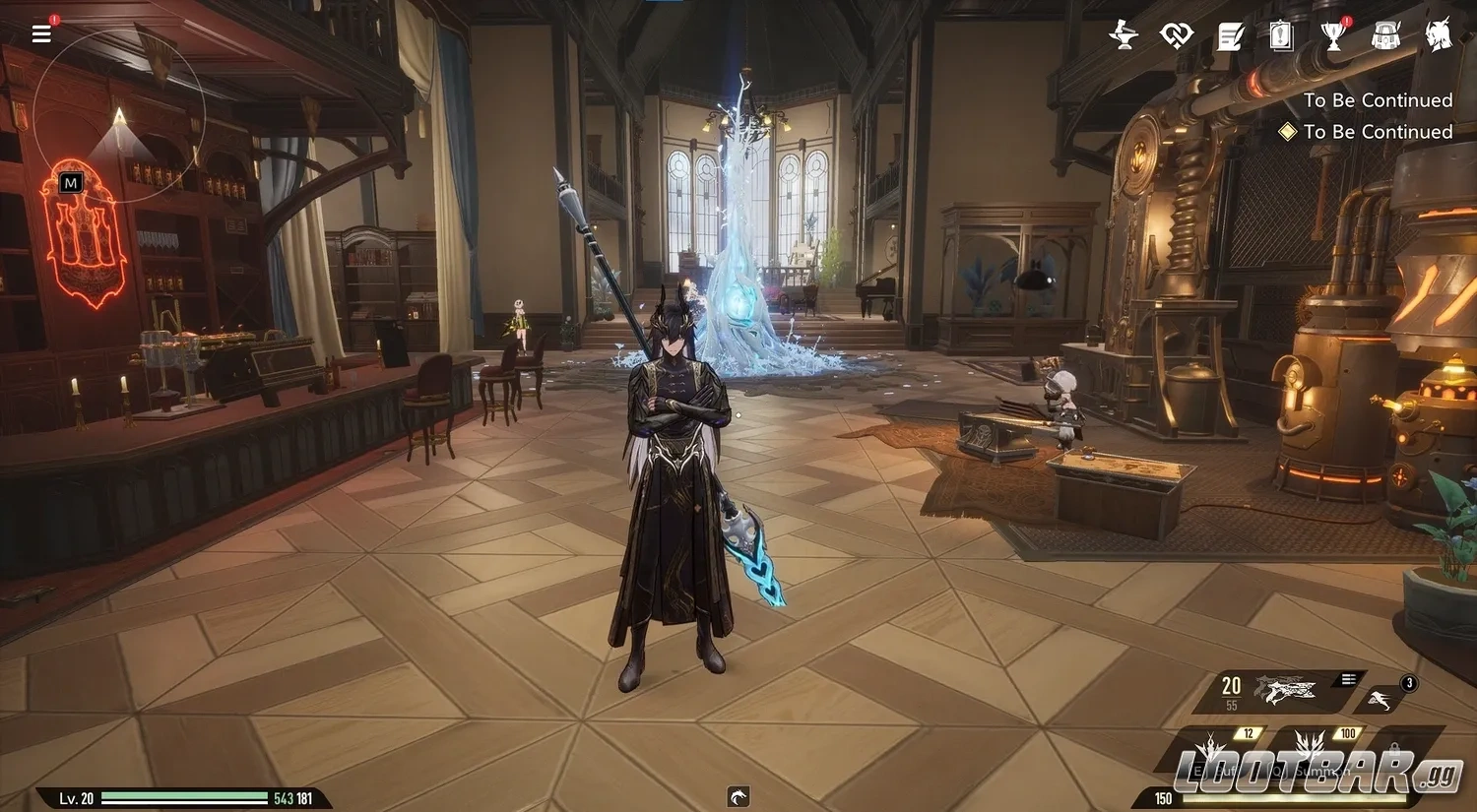Click the interlinked heart icon
Screen dimensions: 1477x812
pyautogui.click(x=1176, y=36)
